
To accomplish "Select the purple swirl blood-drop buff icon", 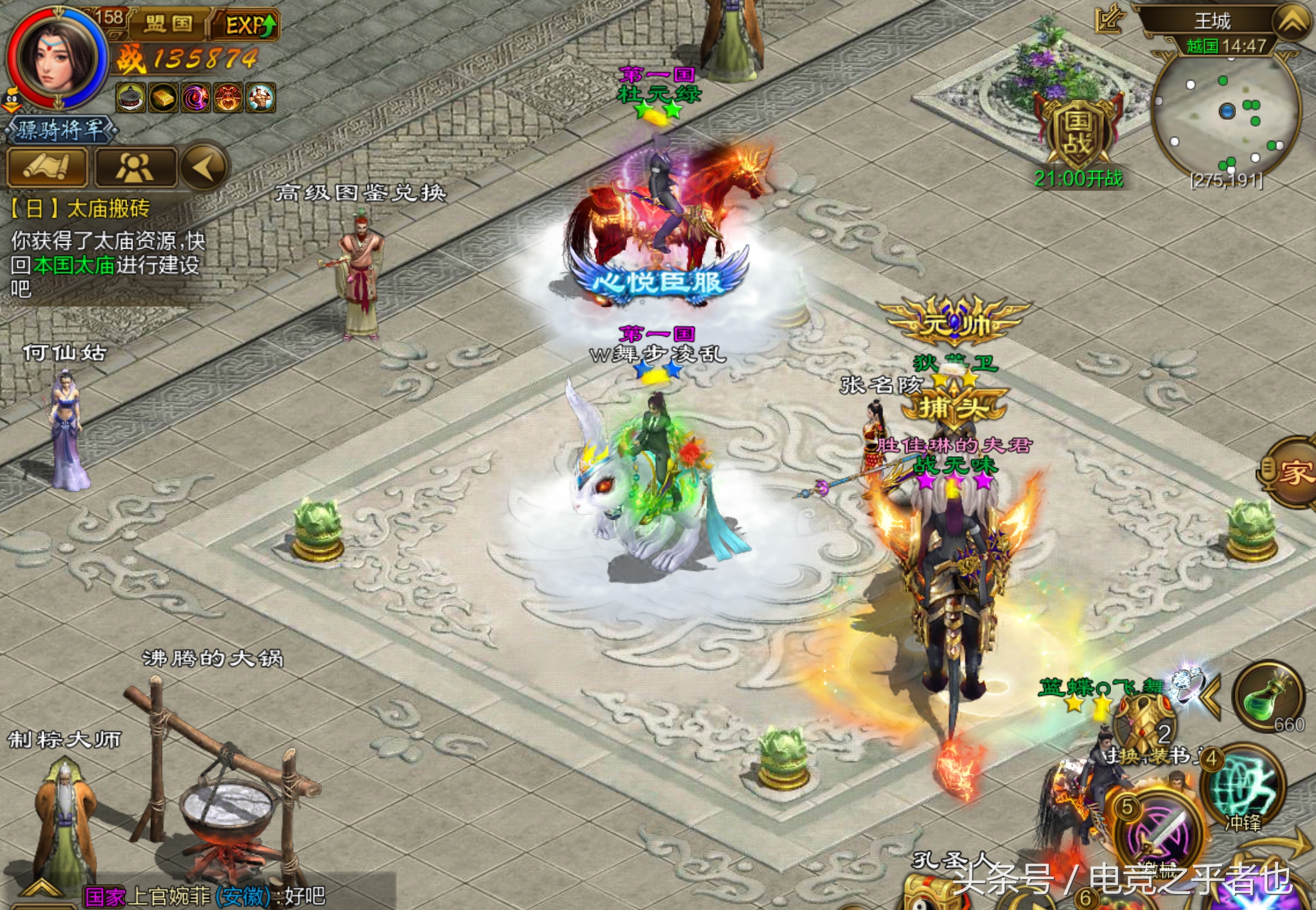I will (x=196, y=98).
